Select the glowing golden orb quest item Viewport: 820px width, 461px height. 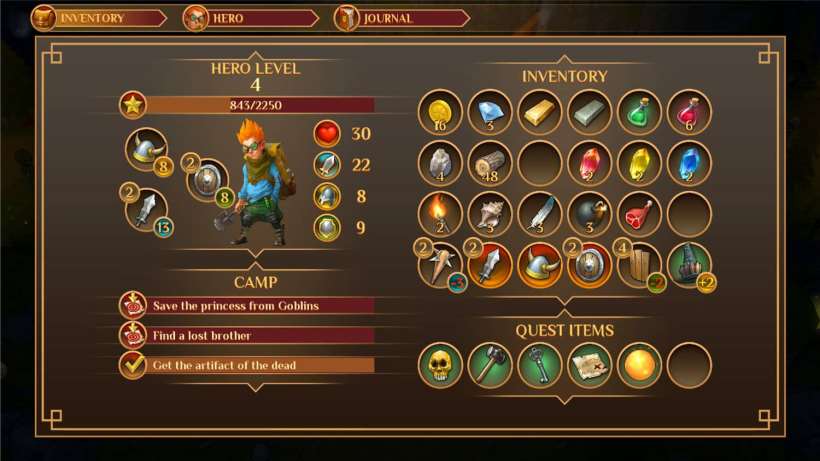[x=640, y=365]
